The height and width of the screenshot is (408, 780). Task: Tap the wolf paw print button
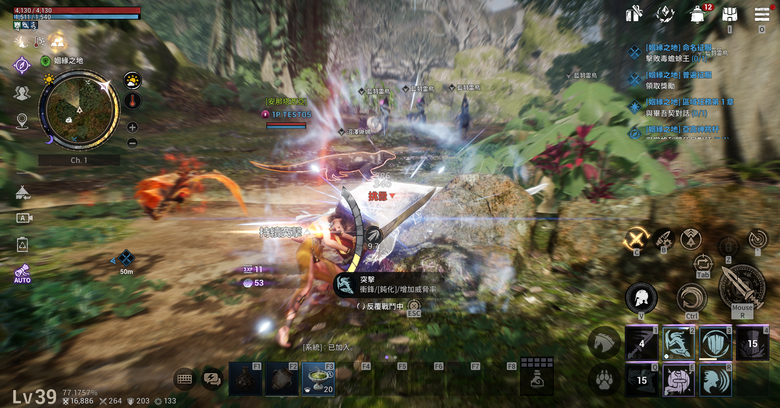click(604, 379)
